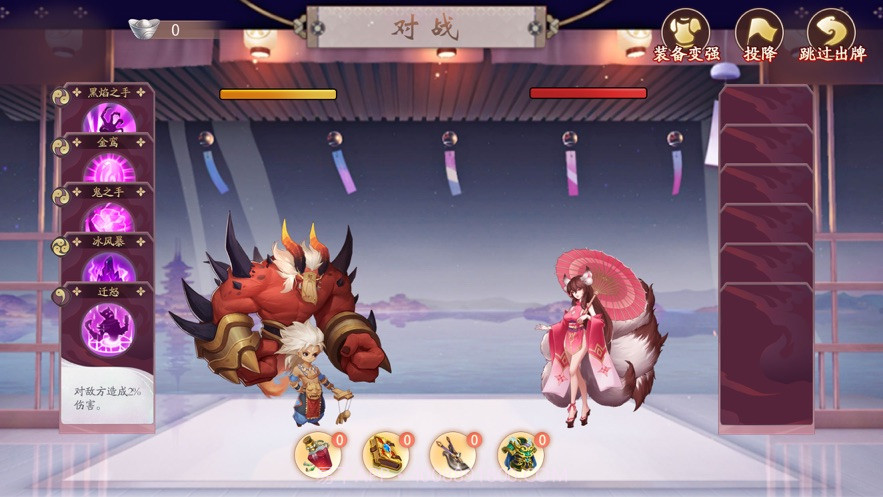The width and height of the screenshot is (883, 497).
Task: Select the golden spellbook item
Action: tap(385, 454)
